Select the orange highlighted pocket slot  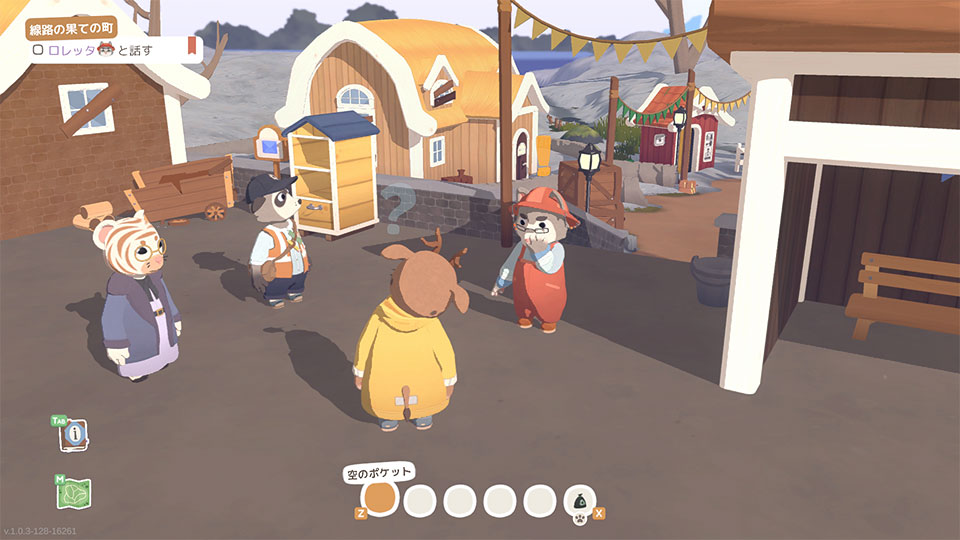tap(380, 498)
